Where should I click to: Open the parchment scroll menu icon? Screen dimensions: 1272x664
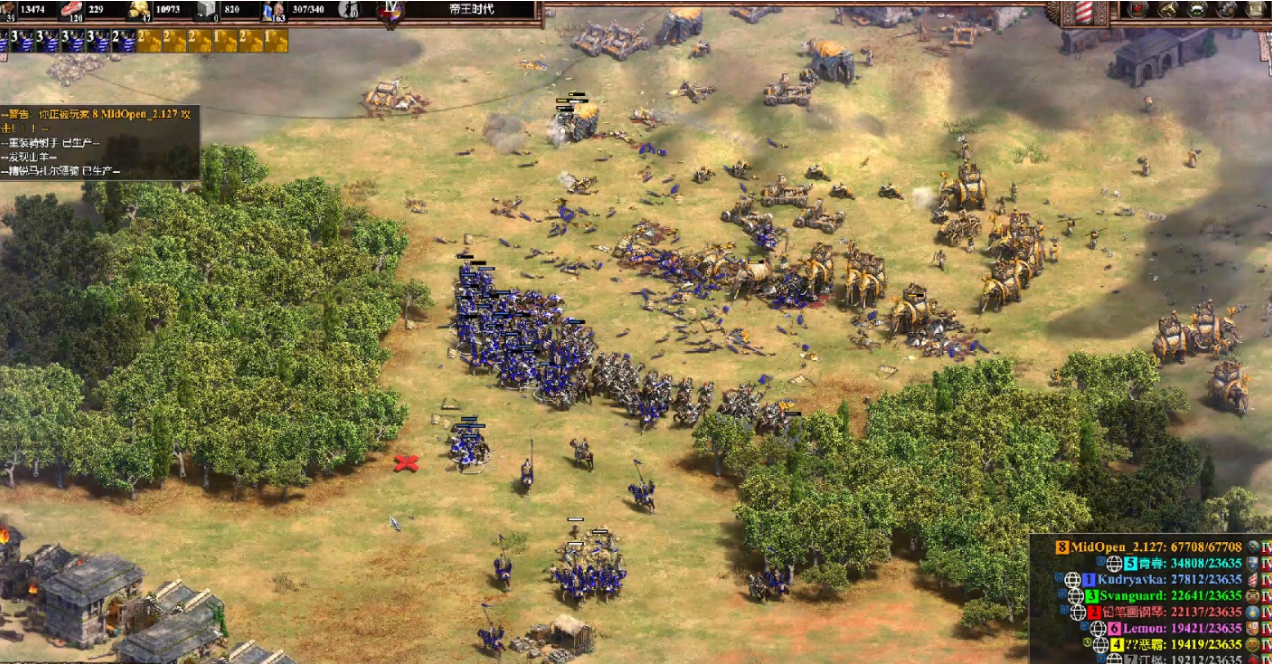point(1256,10)
